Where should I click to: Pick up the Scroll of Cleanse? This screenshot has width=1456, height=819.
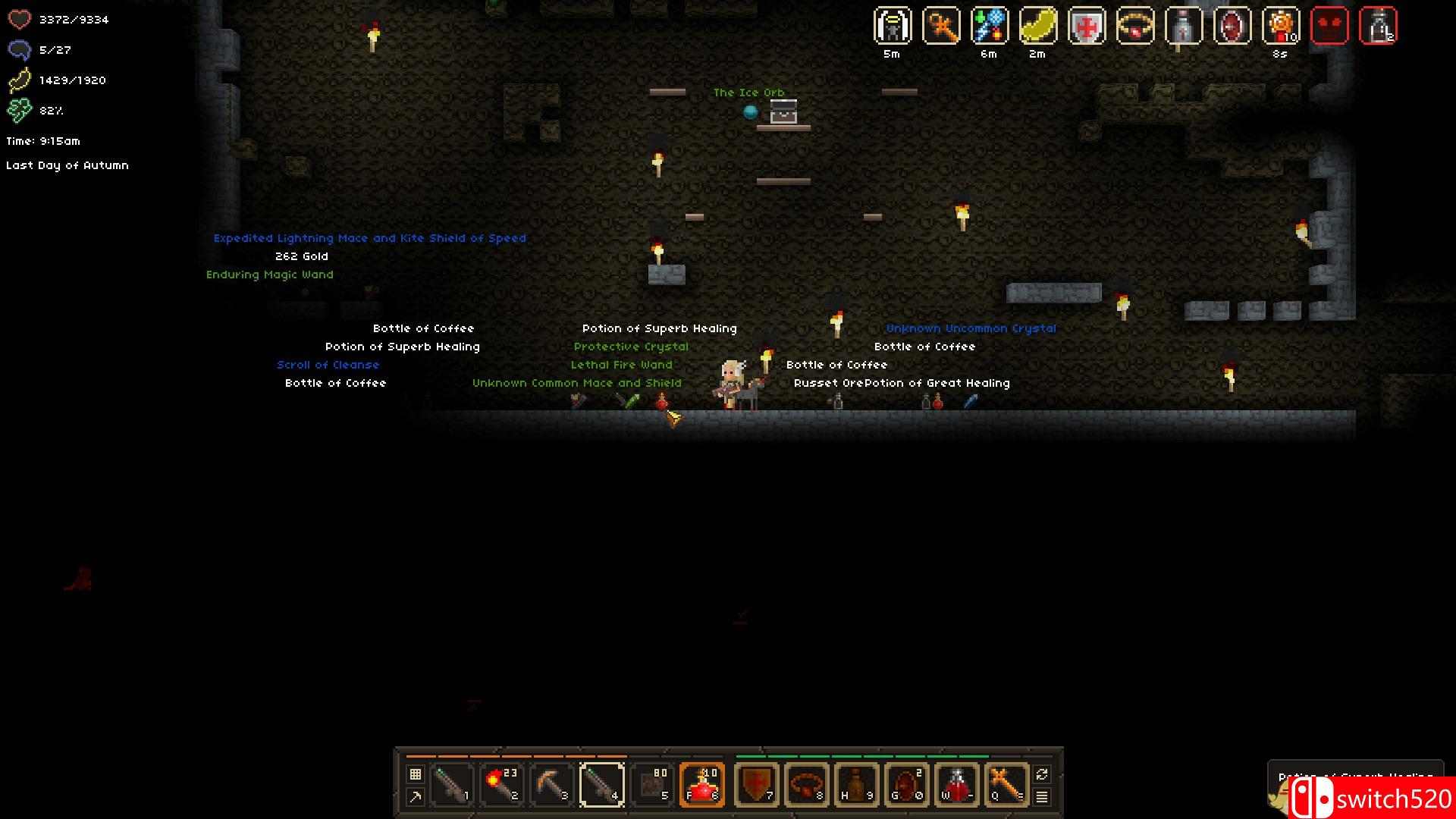coord(328,365)
